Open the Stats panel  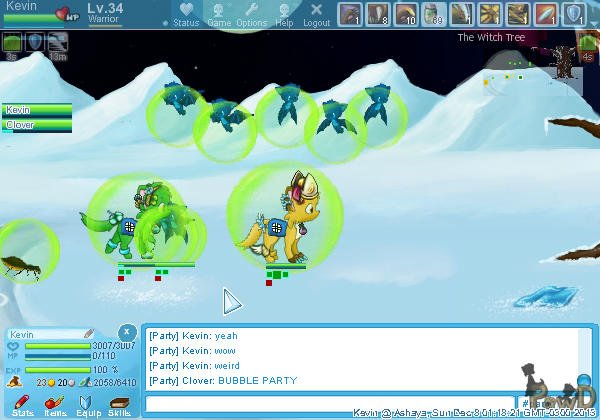(x=23, y=404)
